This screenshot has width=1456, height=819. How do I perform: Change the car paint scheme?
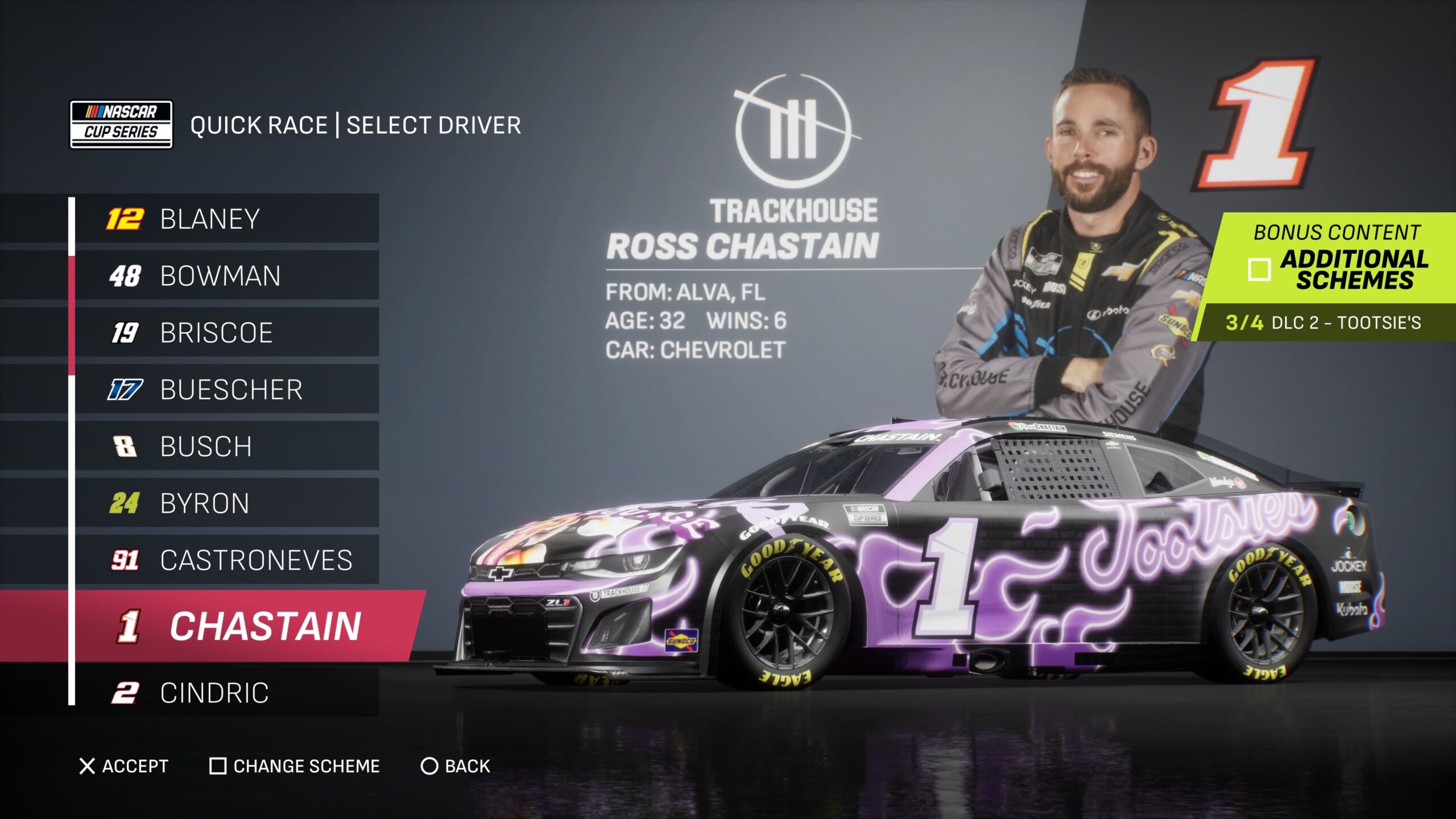click(295, 766)
